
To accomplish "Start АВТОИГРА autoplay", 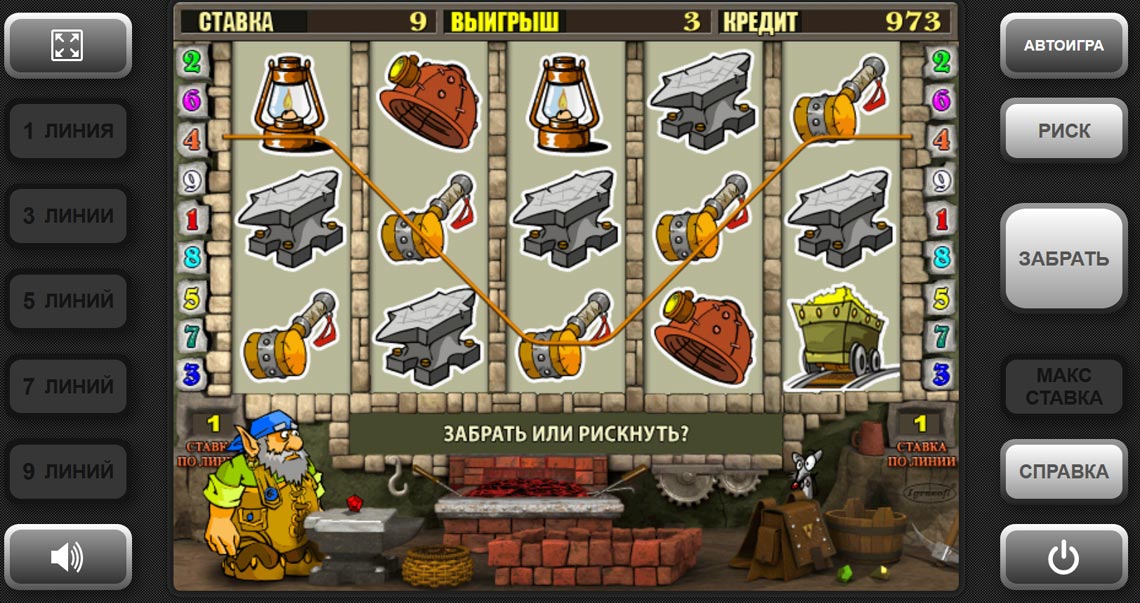I will 1063,46.
